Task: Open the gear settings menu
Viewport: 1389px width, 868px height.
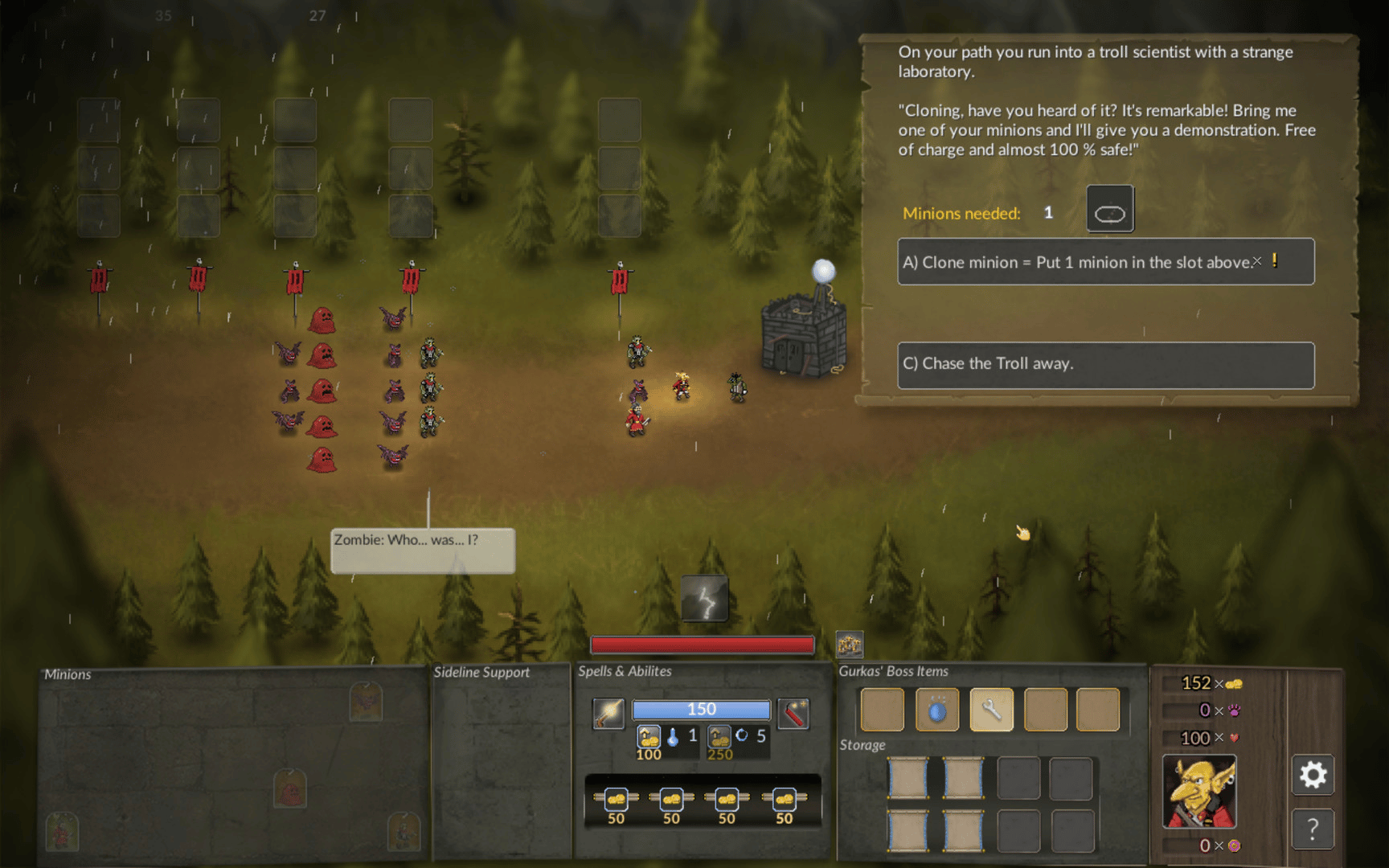Action: 1313,776
